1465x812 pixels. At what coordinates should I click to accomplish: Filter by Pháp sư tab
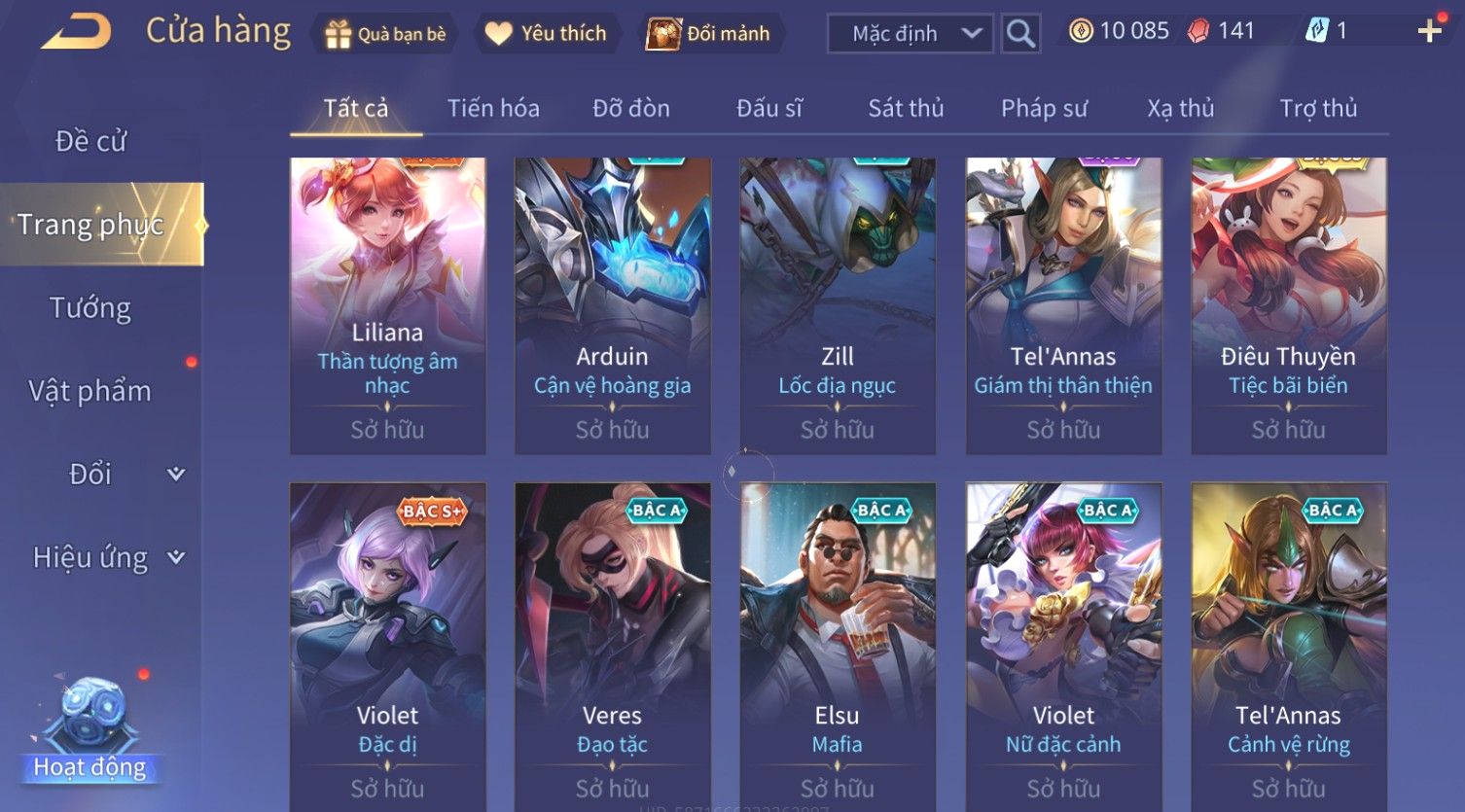click(x=1044, y=108)
